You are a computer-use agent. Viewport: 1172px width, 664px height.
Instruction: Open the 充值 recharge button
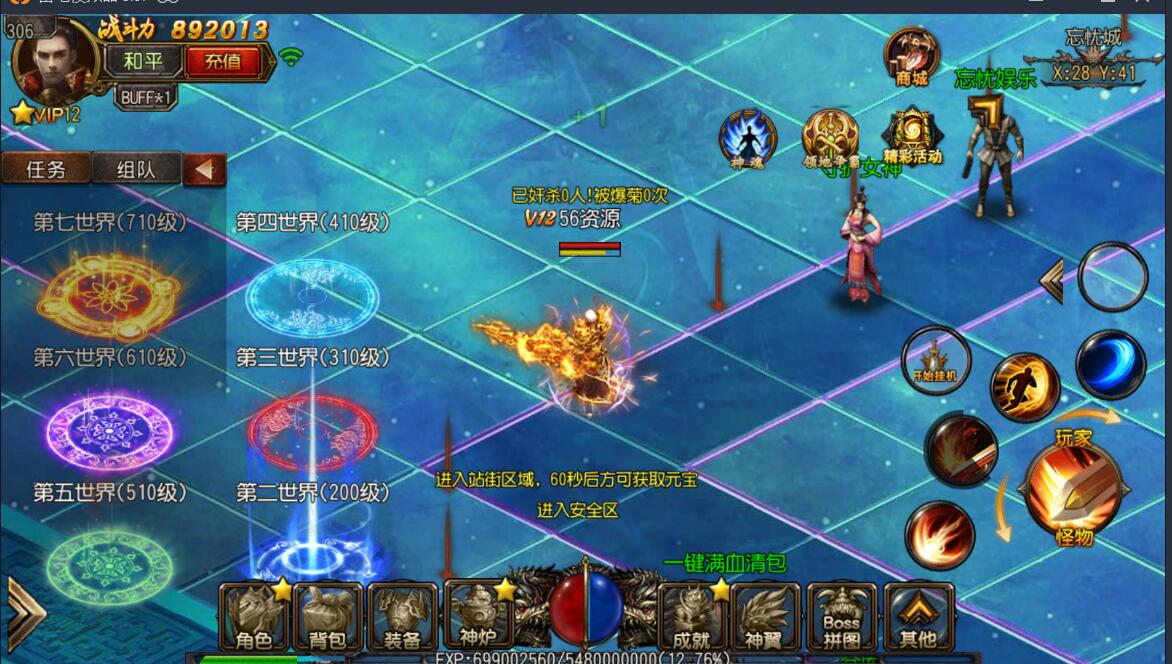pyautogui.click(x=223, y=61)
